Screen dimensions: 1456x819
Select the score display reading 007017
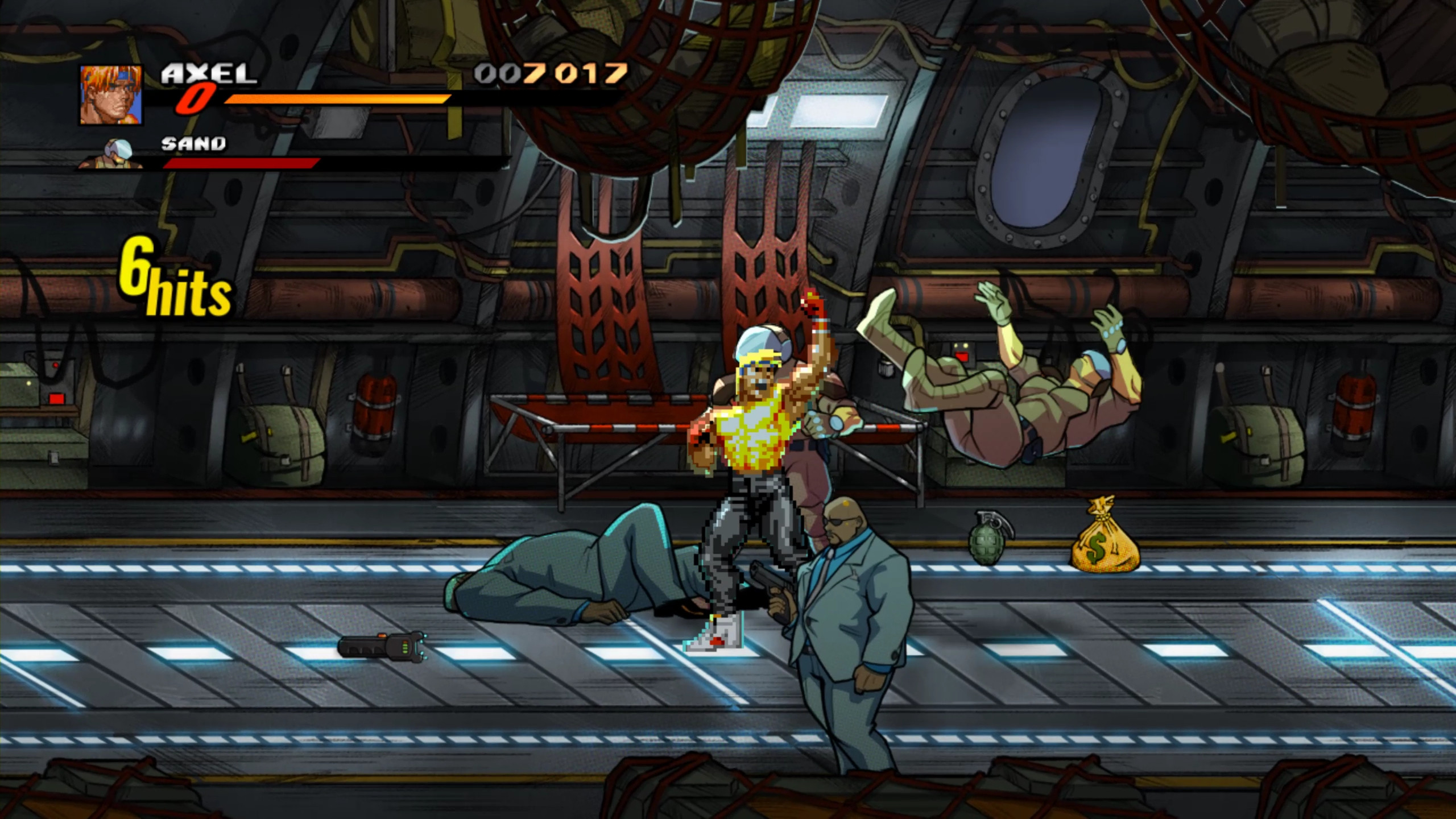coord(549,73)
